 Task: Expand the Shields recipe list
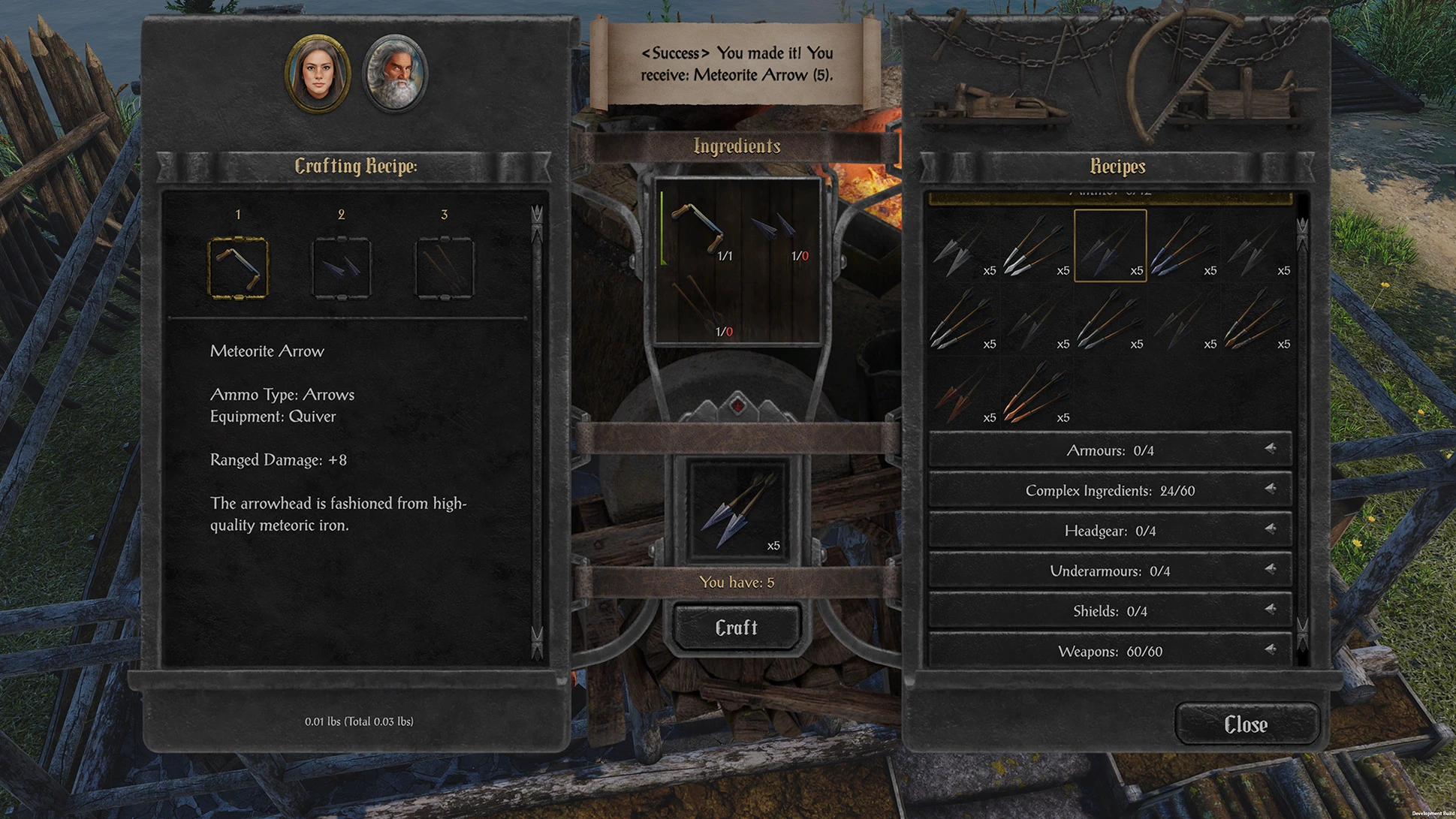click(x=1110, y=612)
